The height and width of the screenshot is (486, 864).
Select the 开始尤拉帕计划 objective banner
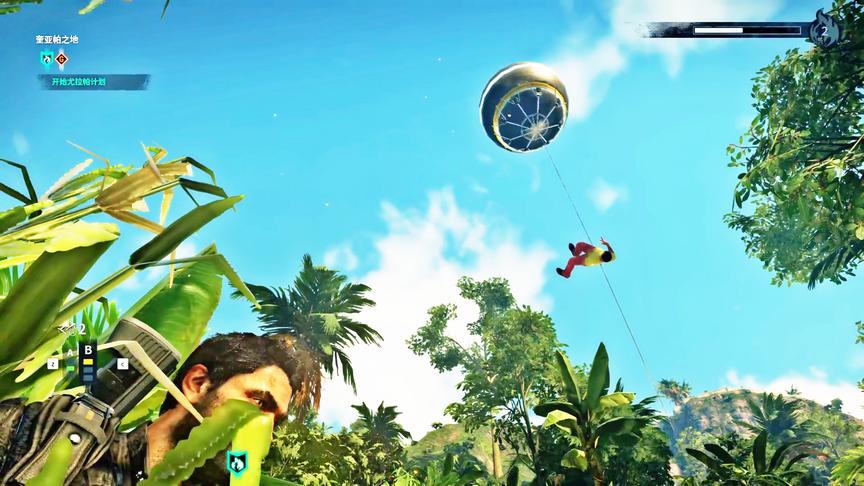(94, 82)
